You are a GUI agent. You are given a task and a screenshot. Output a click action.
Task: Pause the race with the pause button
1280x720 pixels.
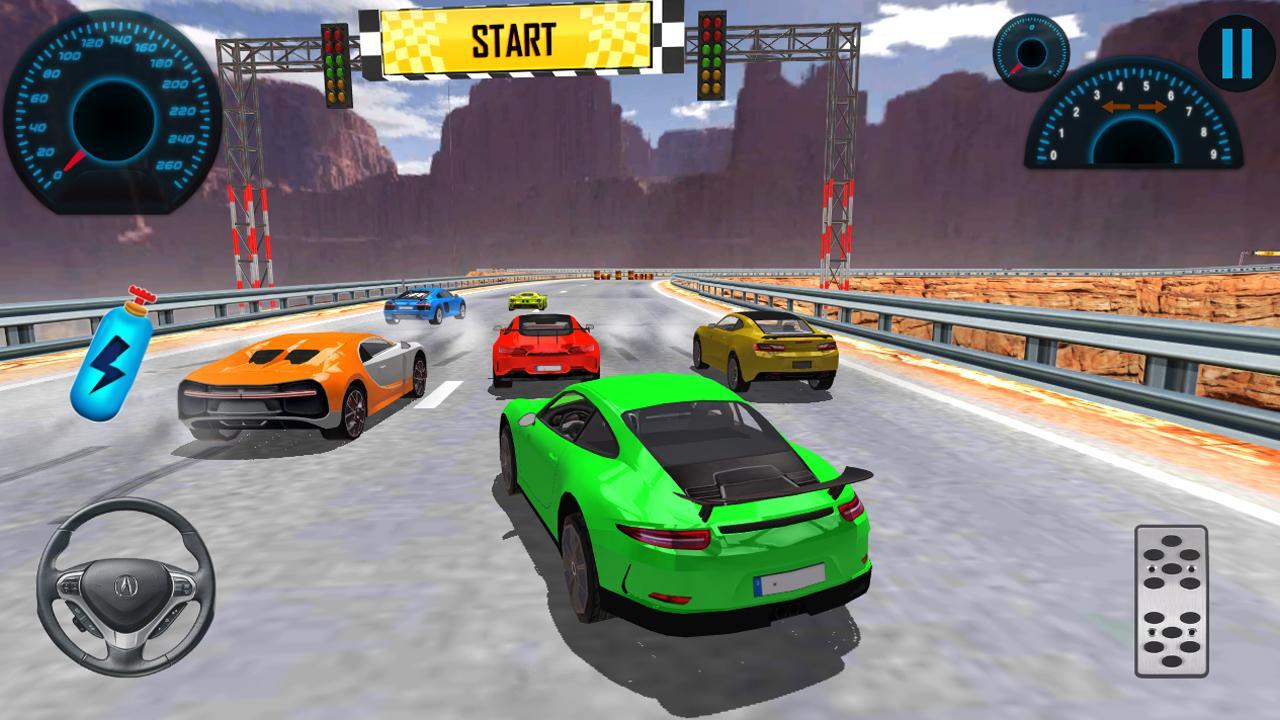click(1234, 53)
